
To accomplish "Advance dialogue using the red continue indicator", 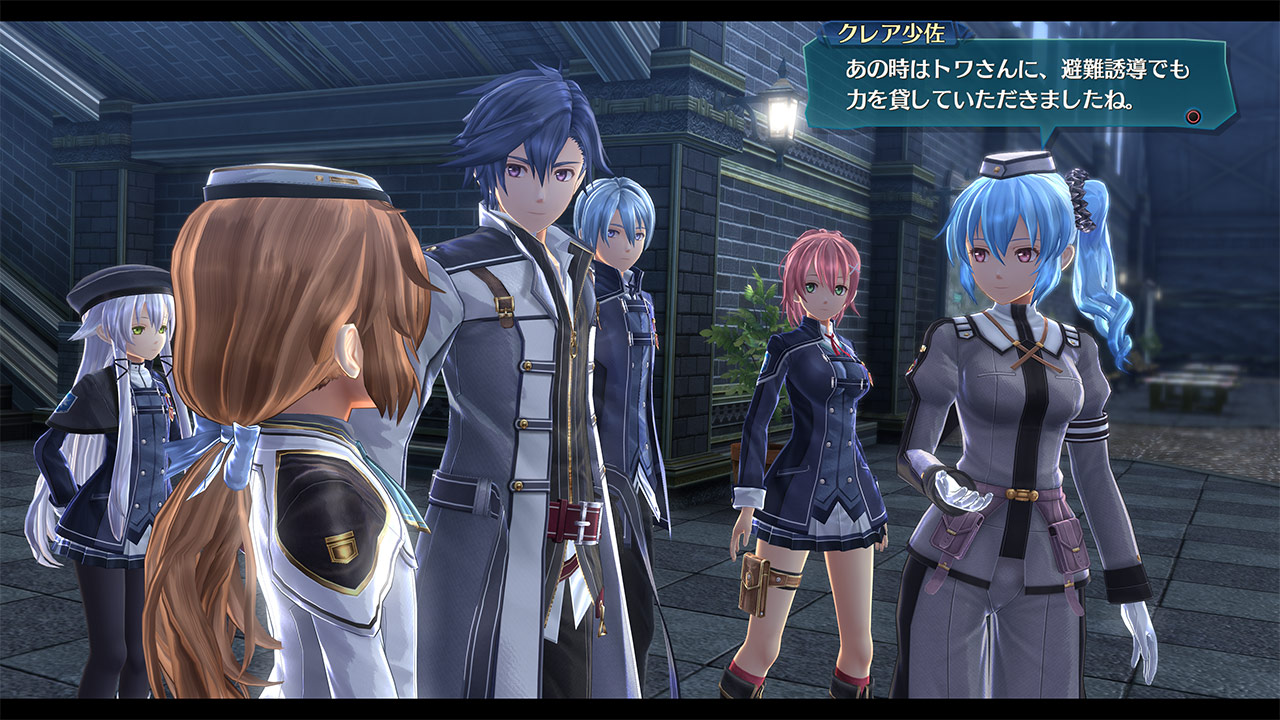I will click(x=1193, y=117).
